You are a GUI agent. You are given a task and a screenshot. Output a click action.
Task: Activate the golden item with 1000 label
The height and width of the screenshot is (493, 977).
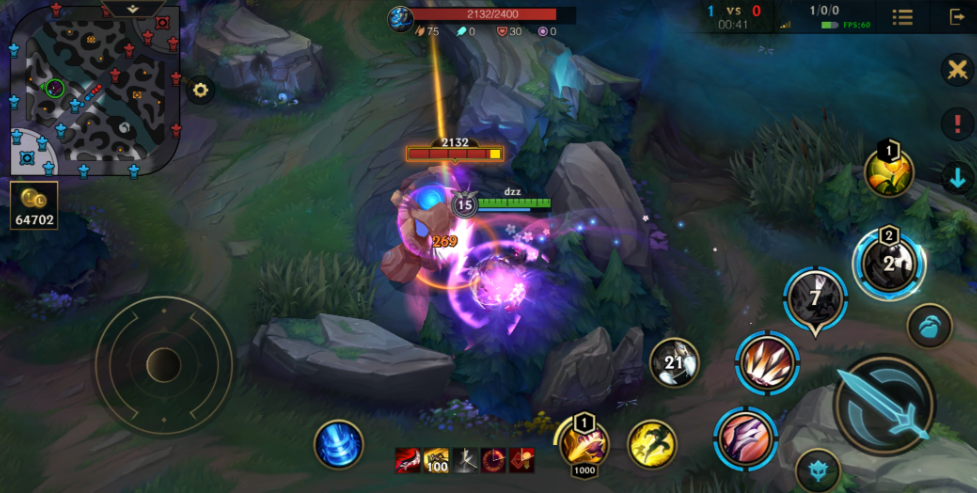tap(586, 442)
